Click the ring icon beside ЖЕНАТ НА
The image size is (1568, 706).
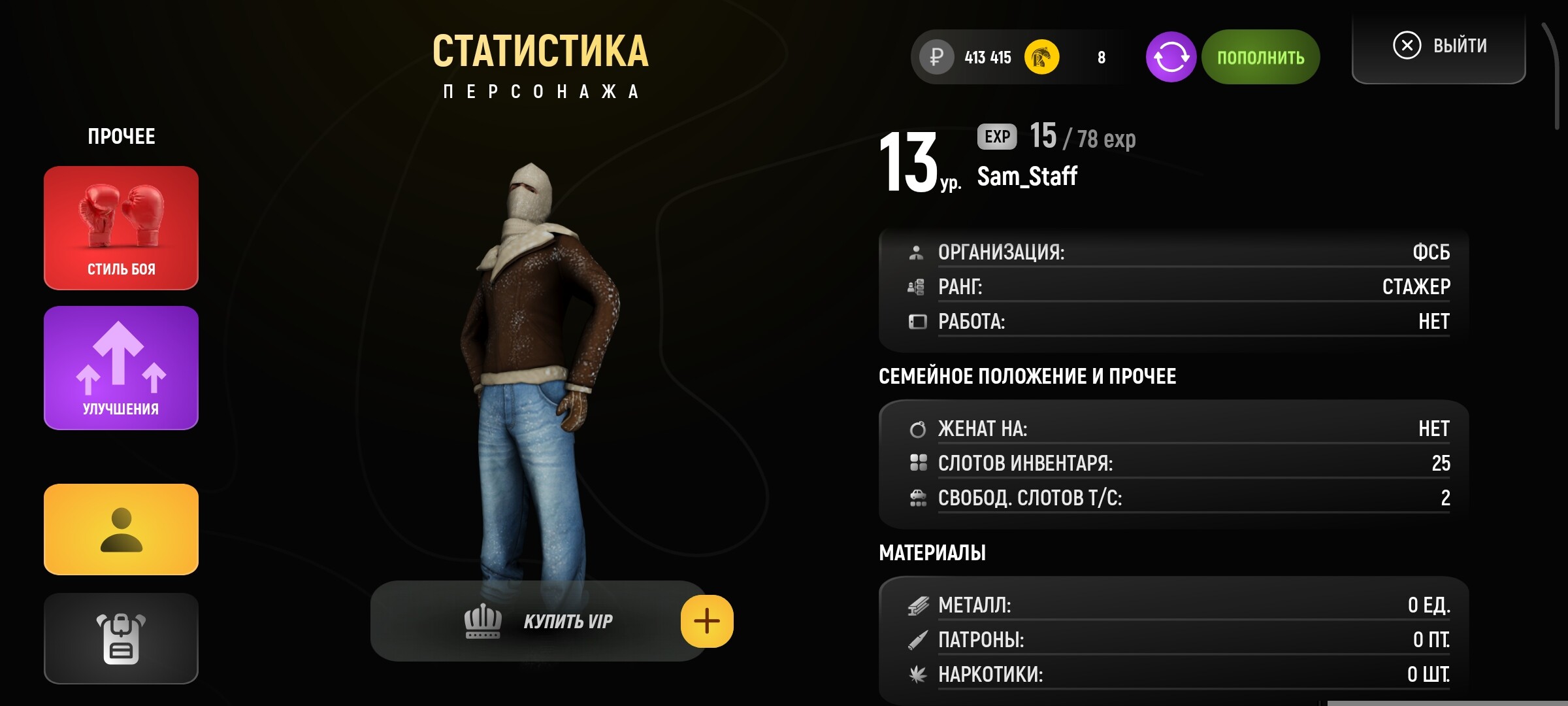(x=917, y=428)
